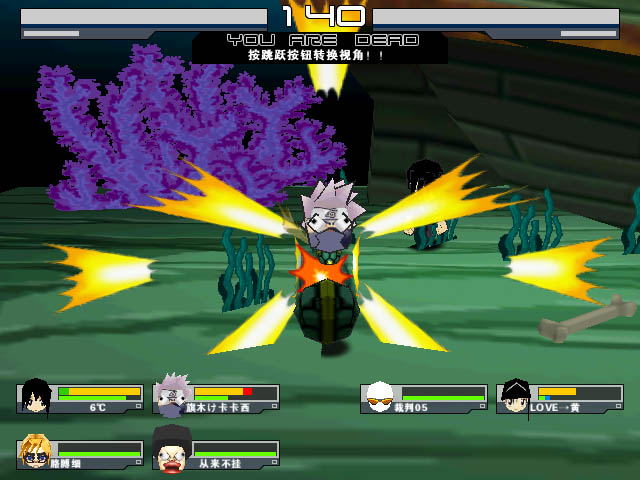Choose the 裁判05 player with orange sunglasses

(379, 398)
